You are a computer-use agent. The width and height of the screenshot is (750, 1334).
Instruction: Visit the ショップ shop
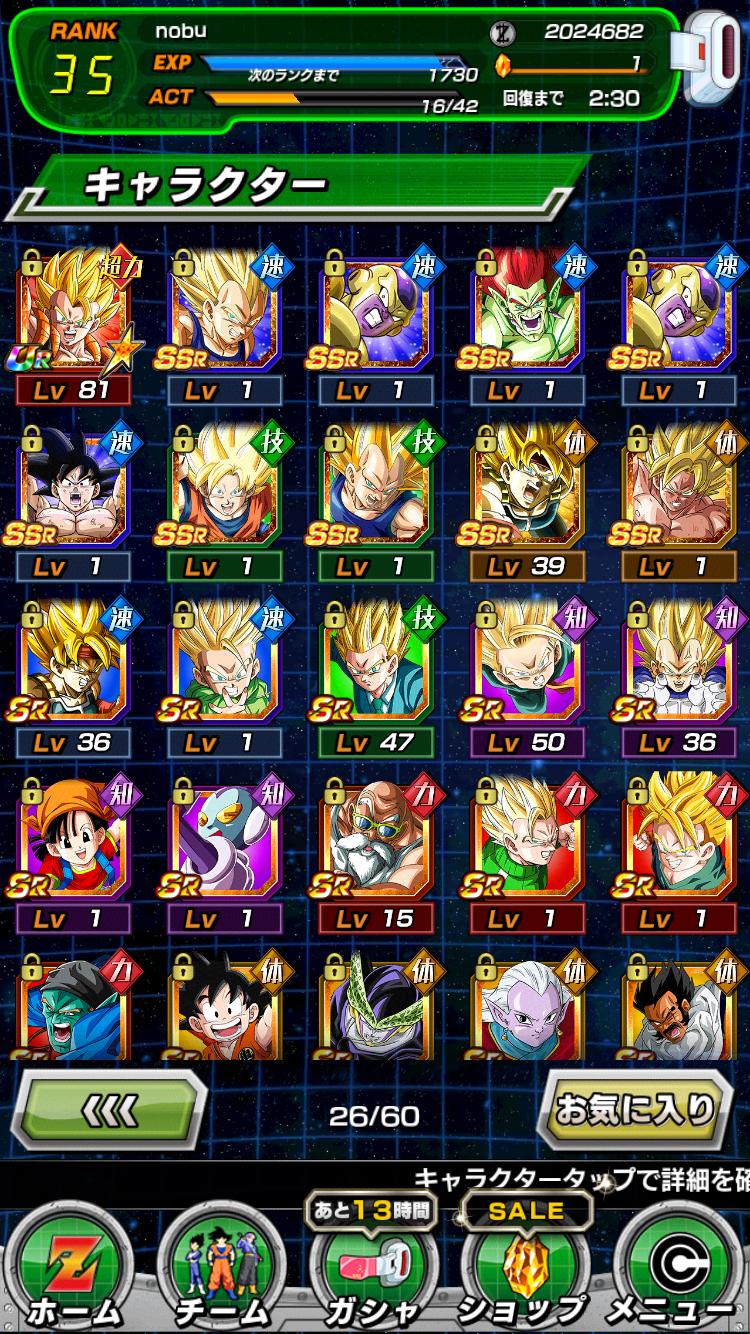522,1270
